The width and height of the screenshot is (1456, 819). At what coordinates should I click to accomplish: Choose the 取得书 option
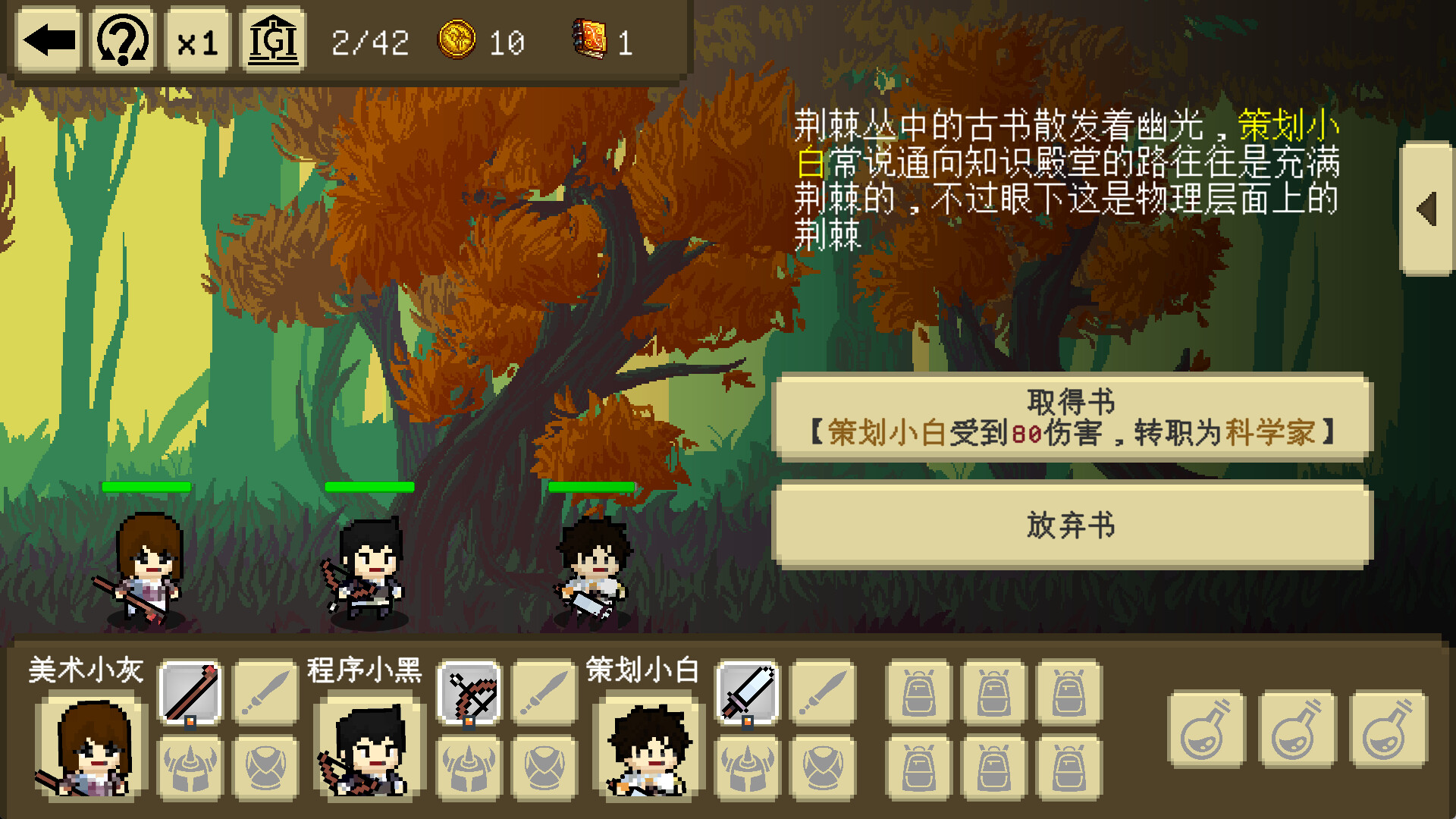[1071, 417]
